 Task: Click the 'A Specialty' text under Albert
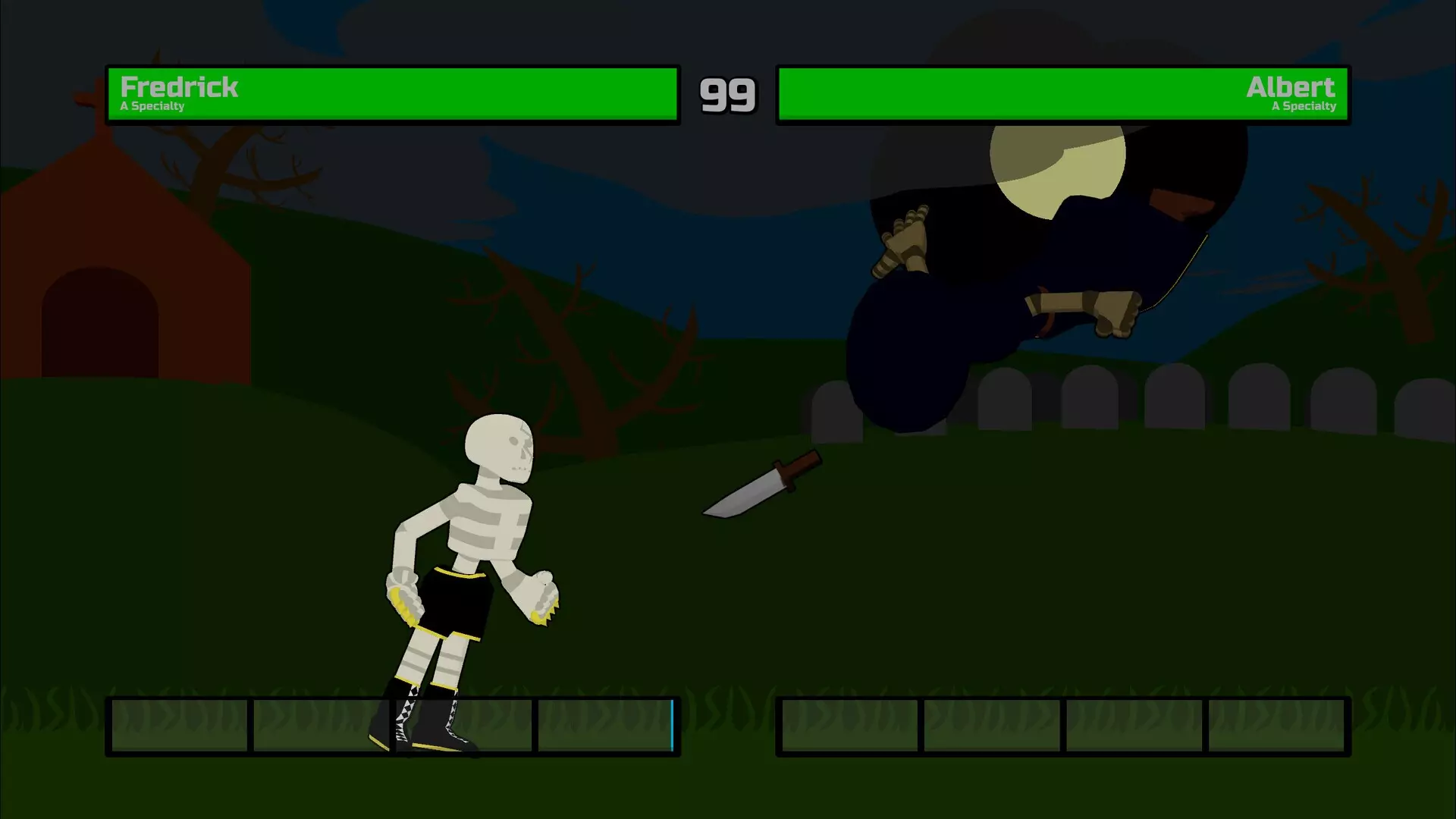pyautogui.click(x=1303, y=107)
